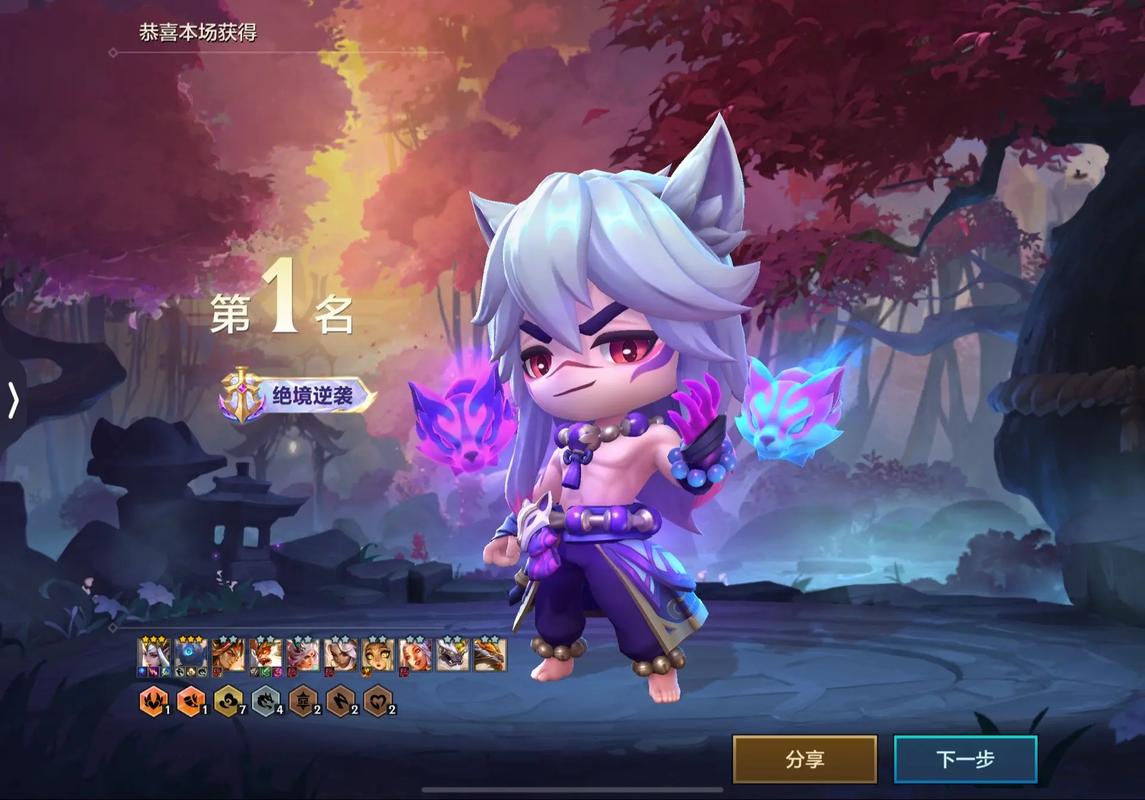Select the white dragon champion portrait
This screenshot has height=800, width=1145.
pyautogui.click(x=452, y=655)
